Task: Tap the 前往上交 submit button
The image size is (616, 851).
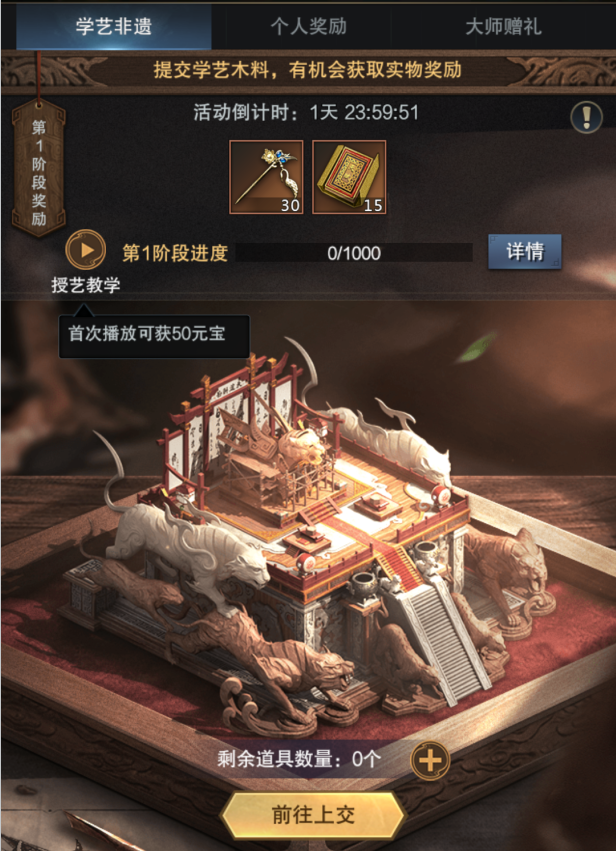Action: tap(313, 814)
